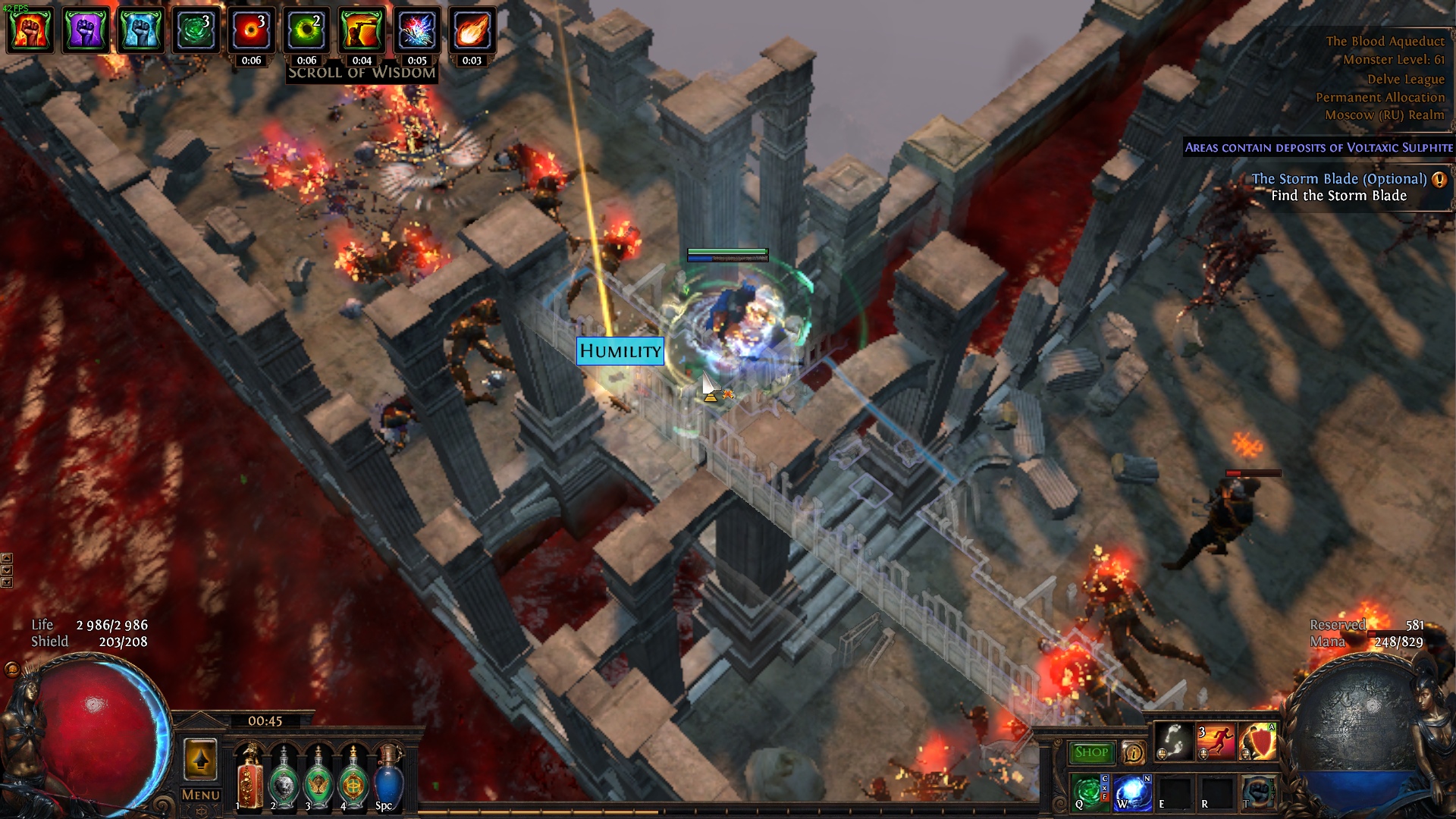This screenshot has height=819, width=1456.
Task: Pick up the Scroll of Wisdom label
Action: point(362,73)
